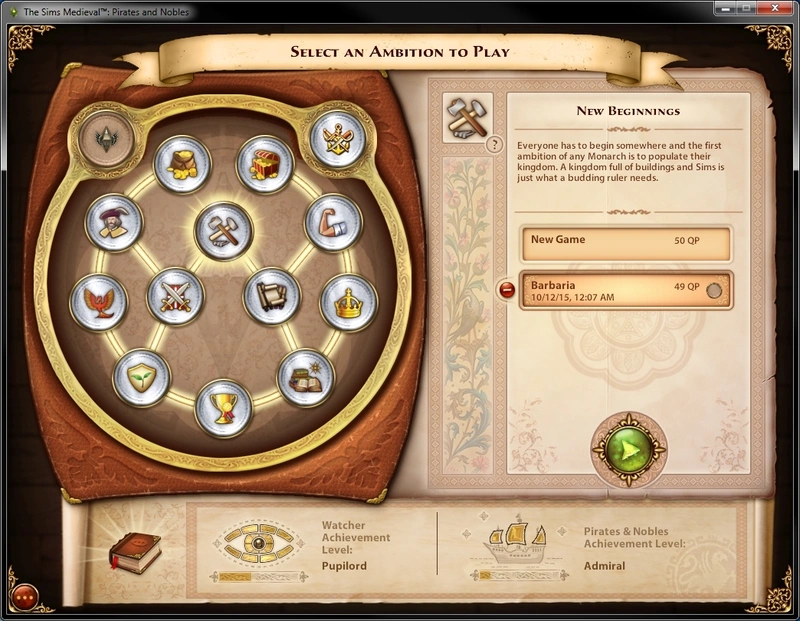Choose the green sprout shield ambition
800x621 pixels.
pos(141,377)
